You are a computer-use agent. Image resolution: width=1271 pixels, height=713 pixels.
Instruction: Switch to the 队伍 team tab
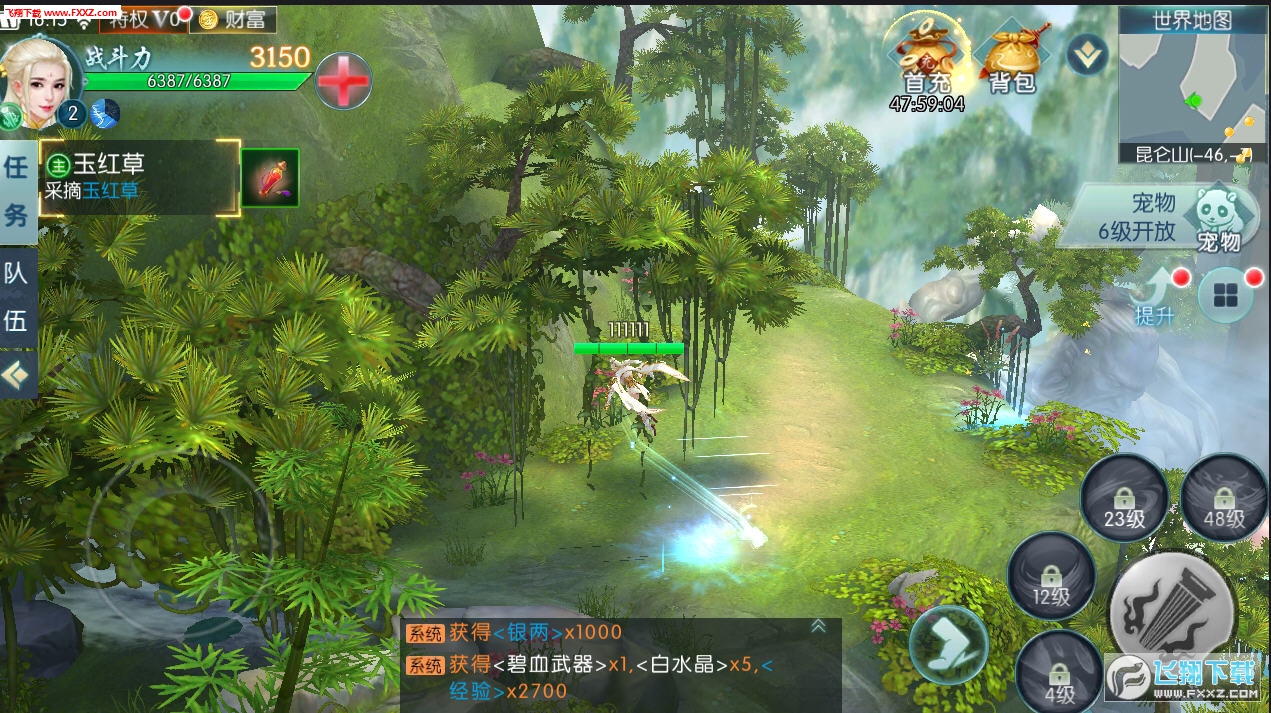pyautogui.click(x=17, y=296)
